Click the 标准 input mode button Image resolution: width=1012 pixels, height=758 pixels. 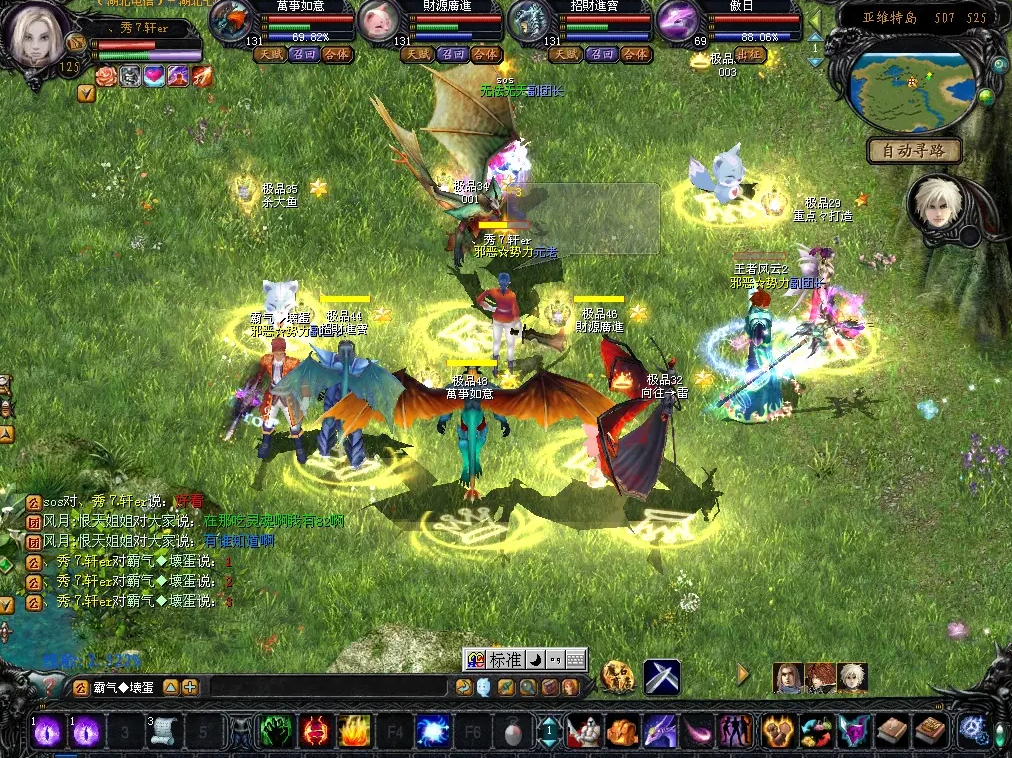point(505,660)
